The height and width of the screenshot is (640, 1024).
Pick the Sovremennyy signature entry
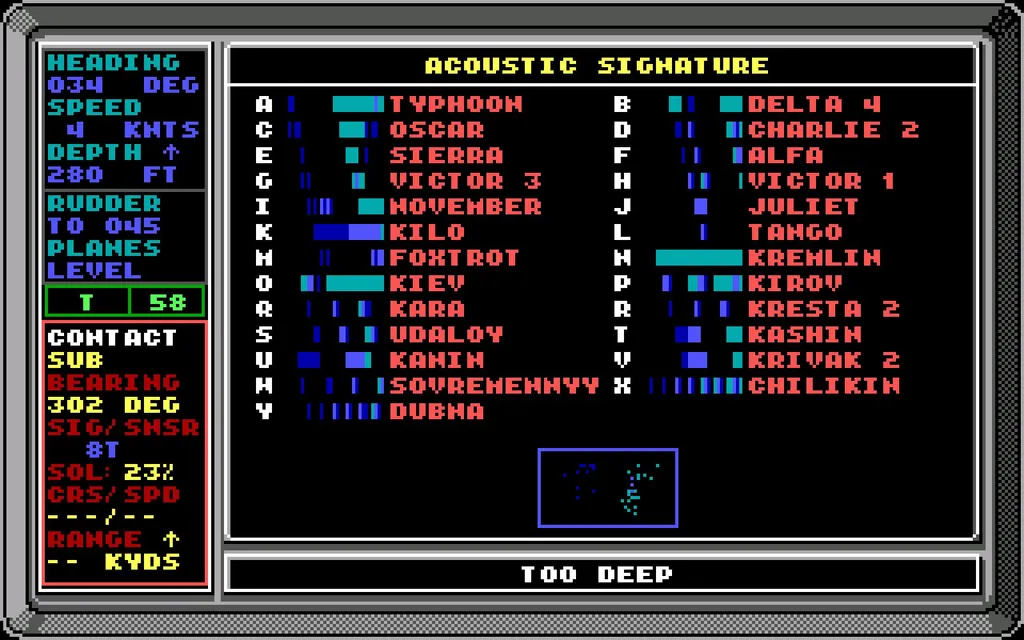494,386
